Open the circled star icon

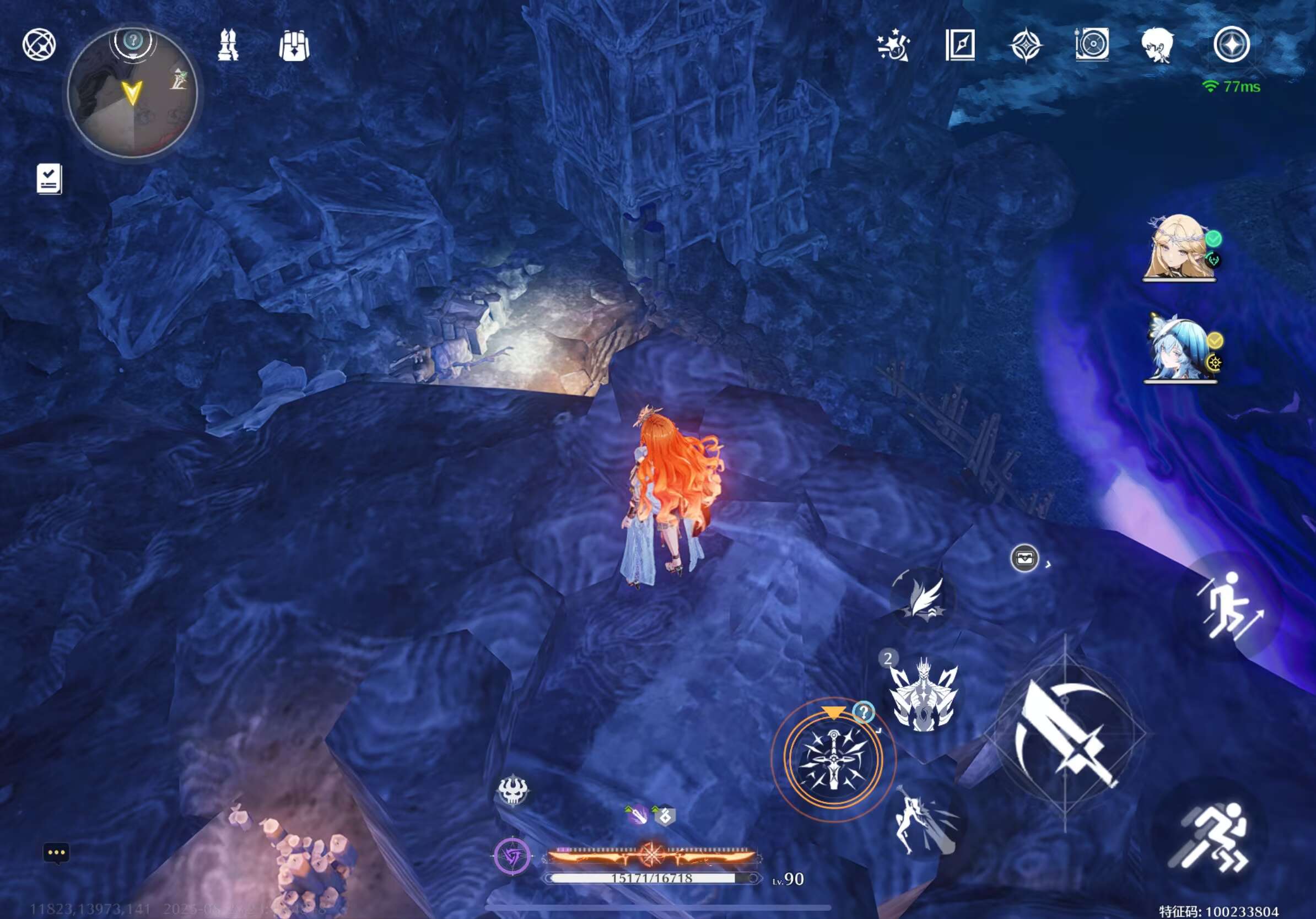(1231, 45)
